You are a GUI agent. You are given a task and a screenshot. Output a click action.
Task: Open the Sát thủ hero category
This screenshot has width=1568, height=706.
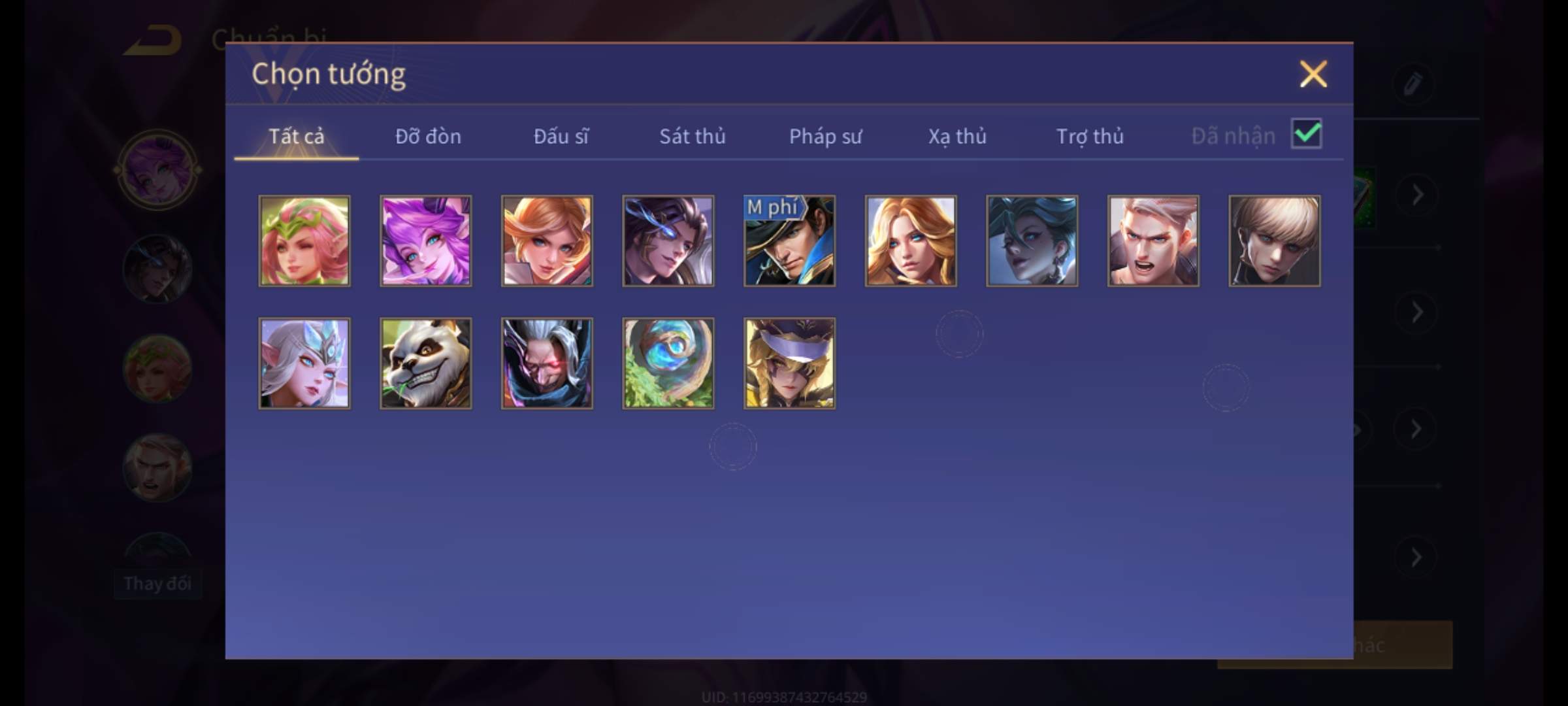coord(692,136)
